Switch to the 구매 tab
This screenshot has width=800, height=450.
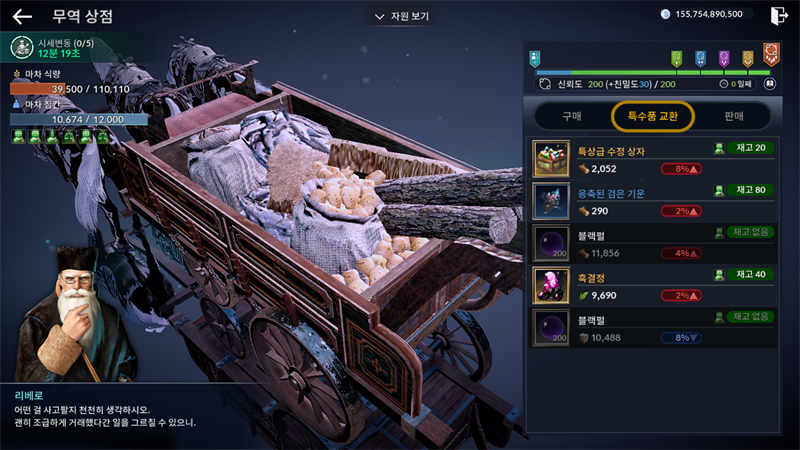pyautogui.click(x=571, y=116)
